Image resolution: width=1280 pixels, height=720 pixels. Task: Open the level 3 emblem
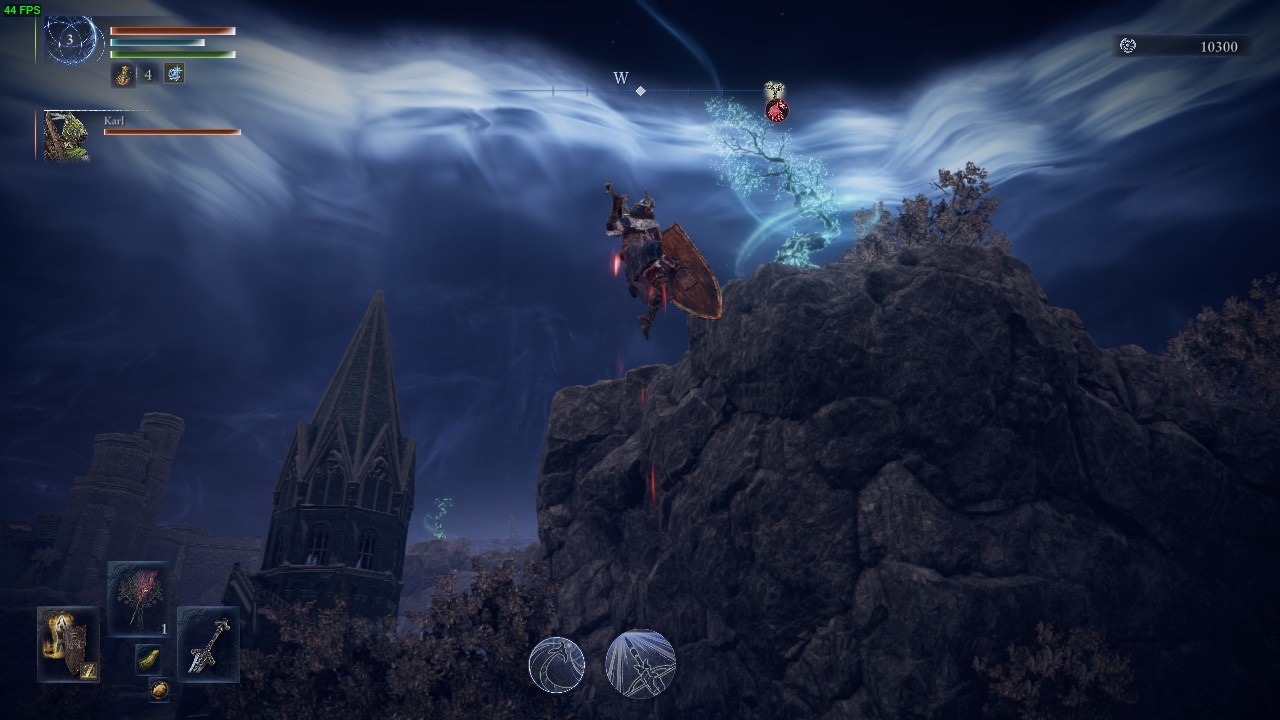(71, 41)
